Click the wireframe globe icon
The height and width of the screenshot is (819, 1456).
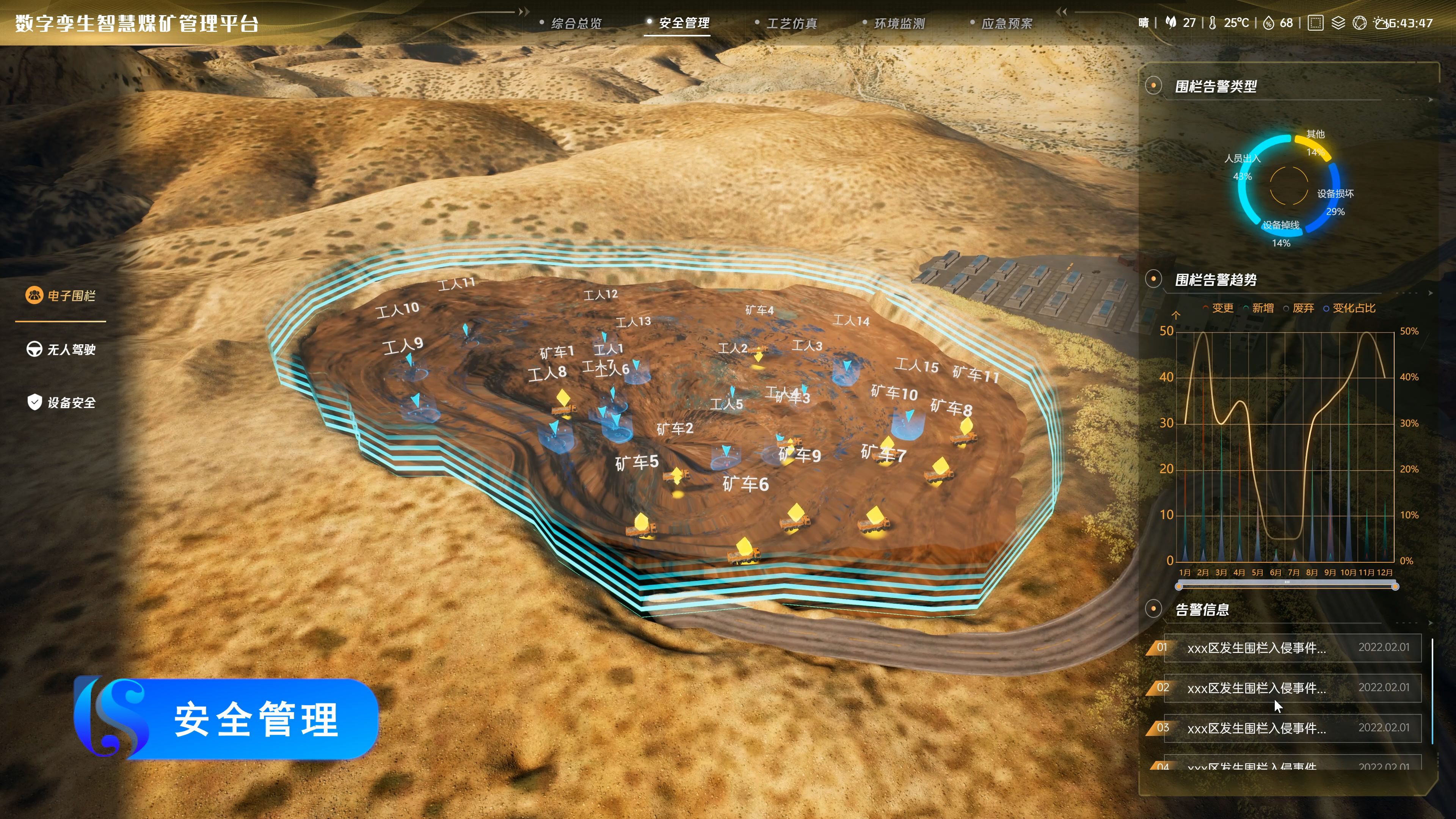click(x=1359, y=23)
